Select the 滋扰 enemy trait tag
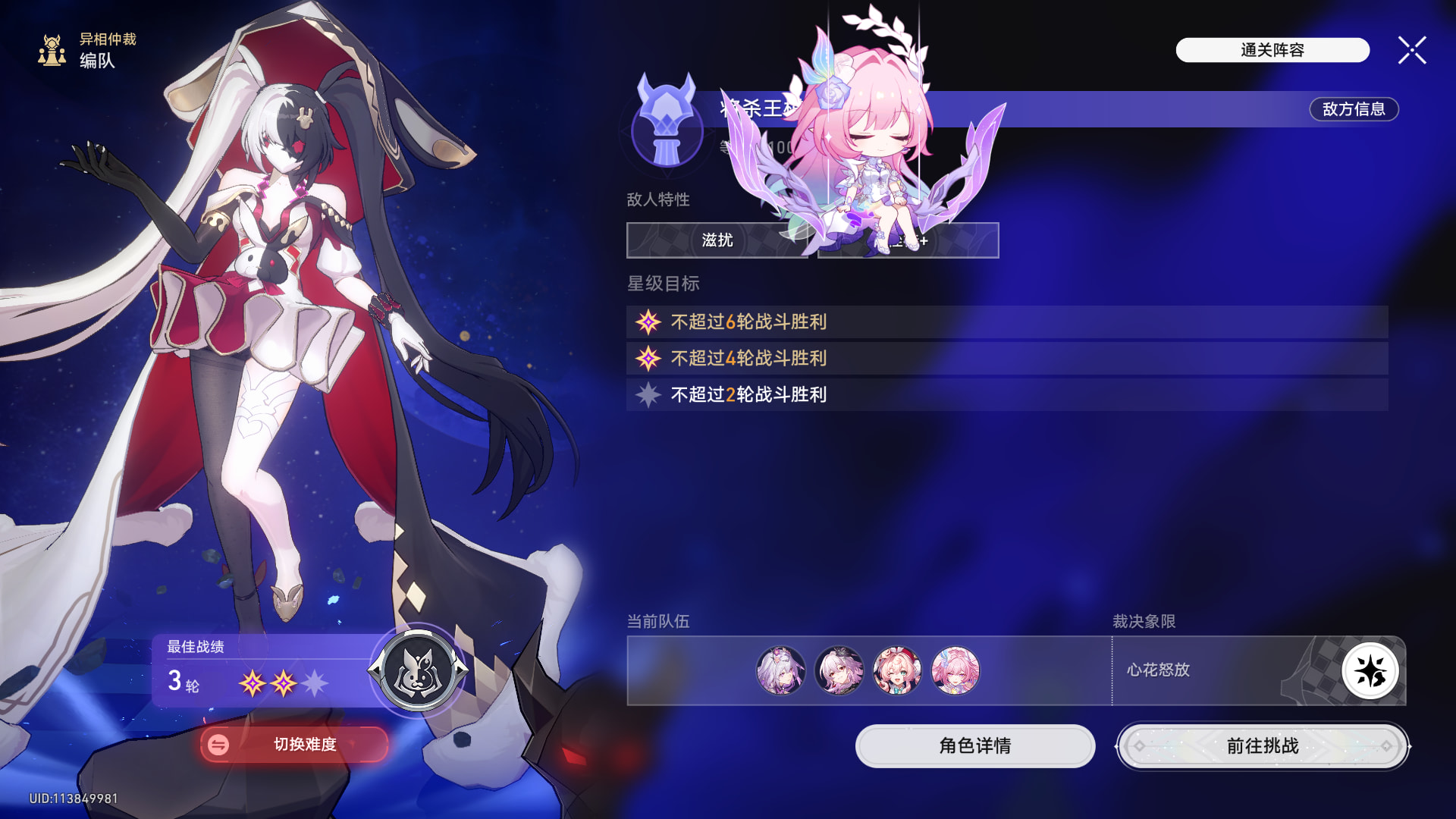This screenshot has height=819, width=1456. tap(717, 240)
